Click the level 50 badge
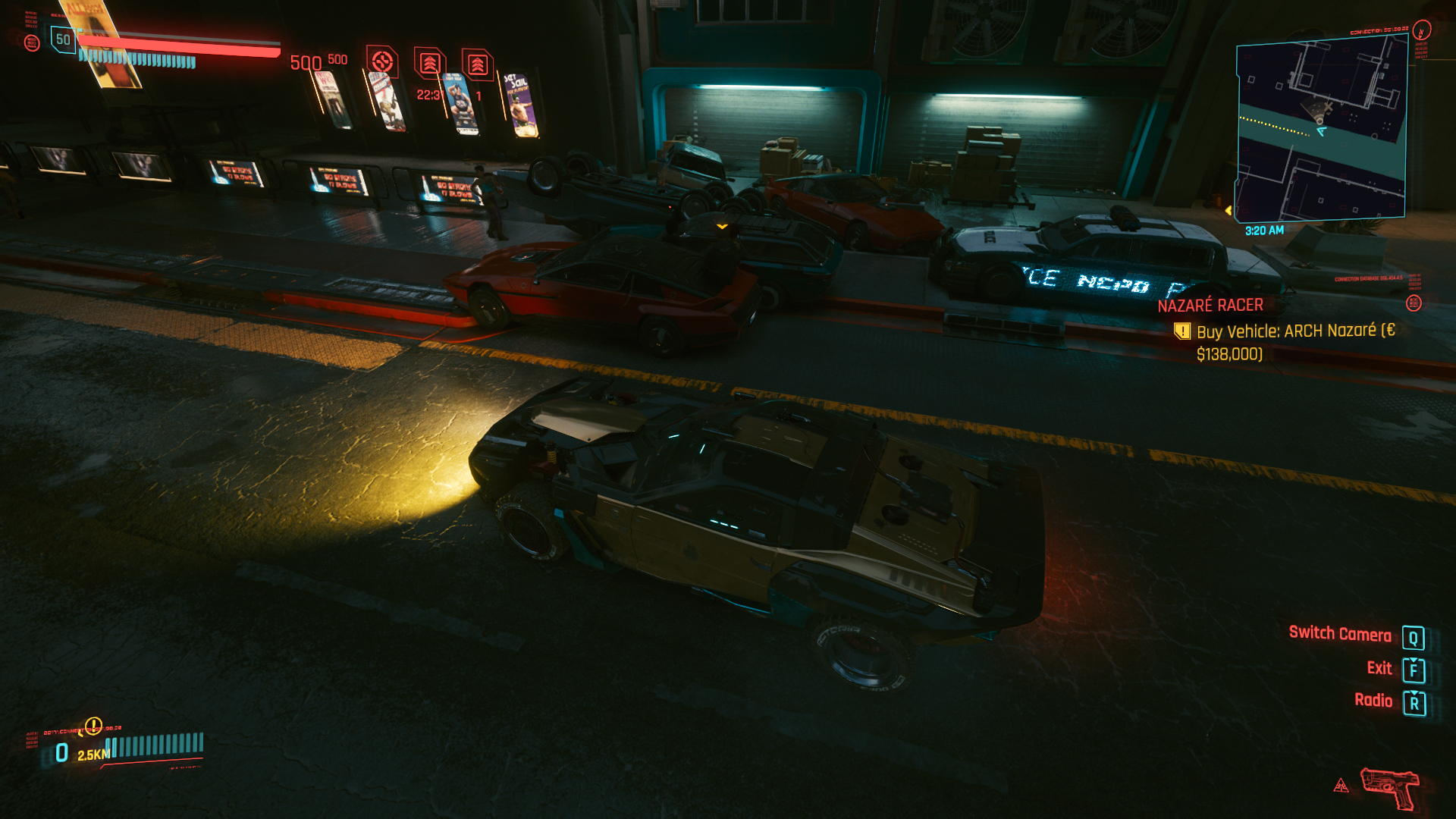The height and width of the screenshot is (819, 1456). click(63, 39)
